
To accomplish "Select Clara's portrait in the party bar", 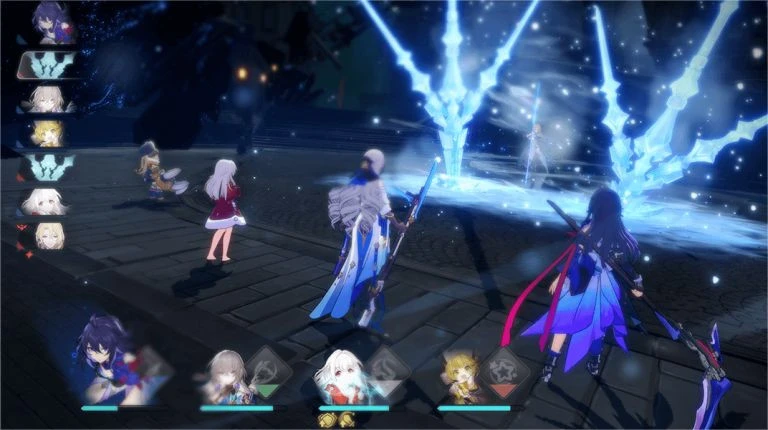I will coord(341,377).
